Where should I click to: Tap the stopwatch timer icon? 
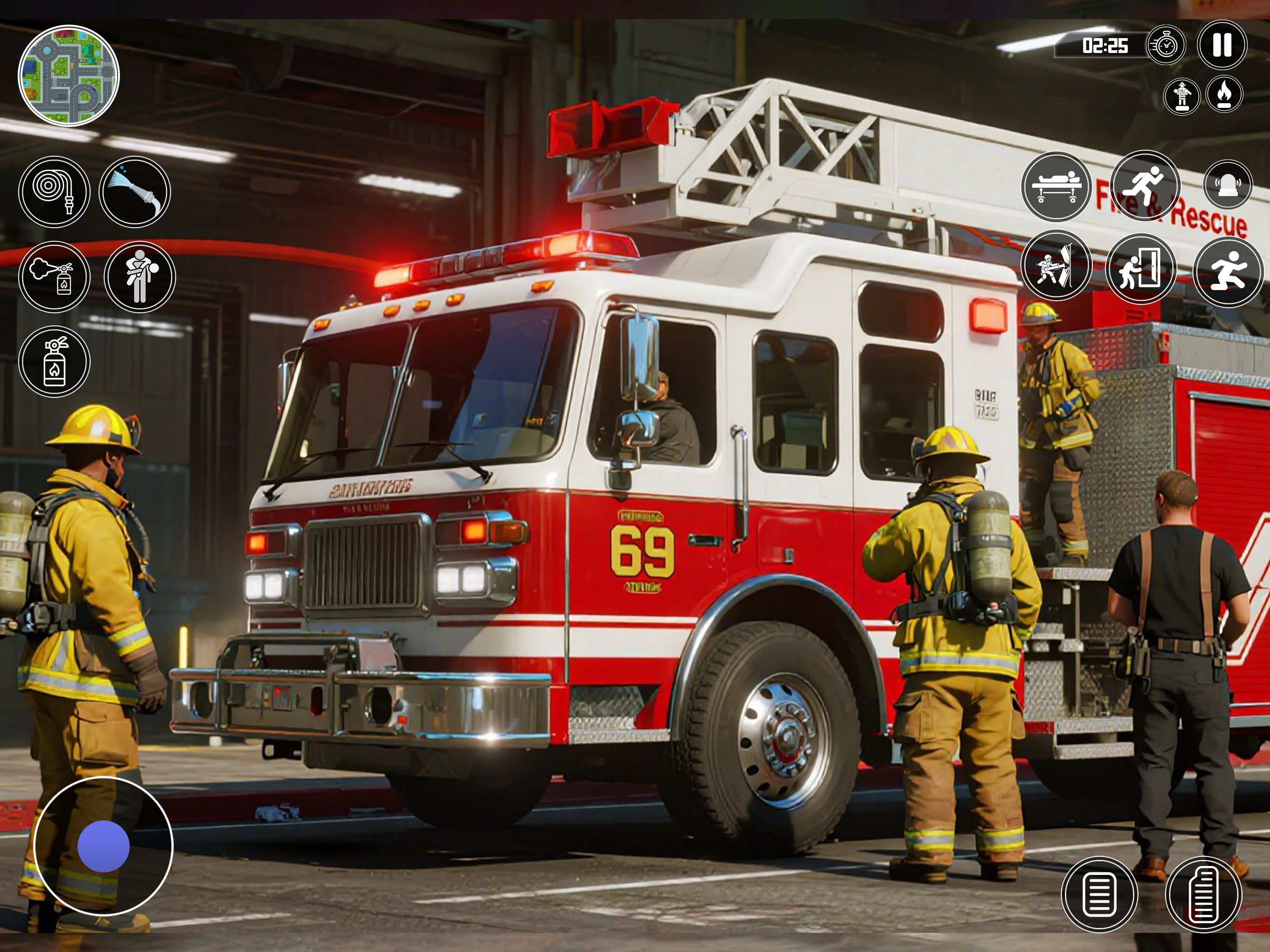tap(1165, 45)
